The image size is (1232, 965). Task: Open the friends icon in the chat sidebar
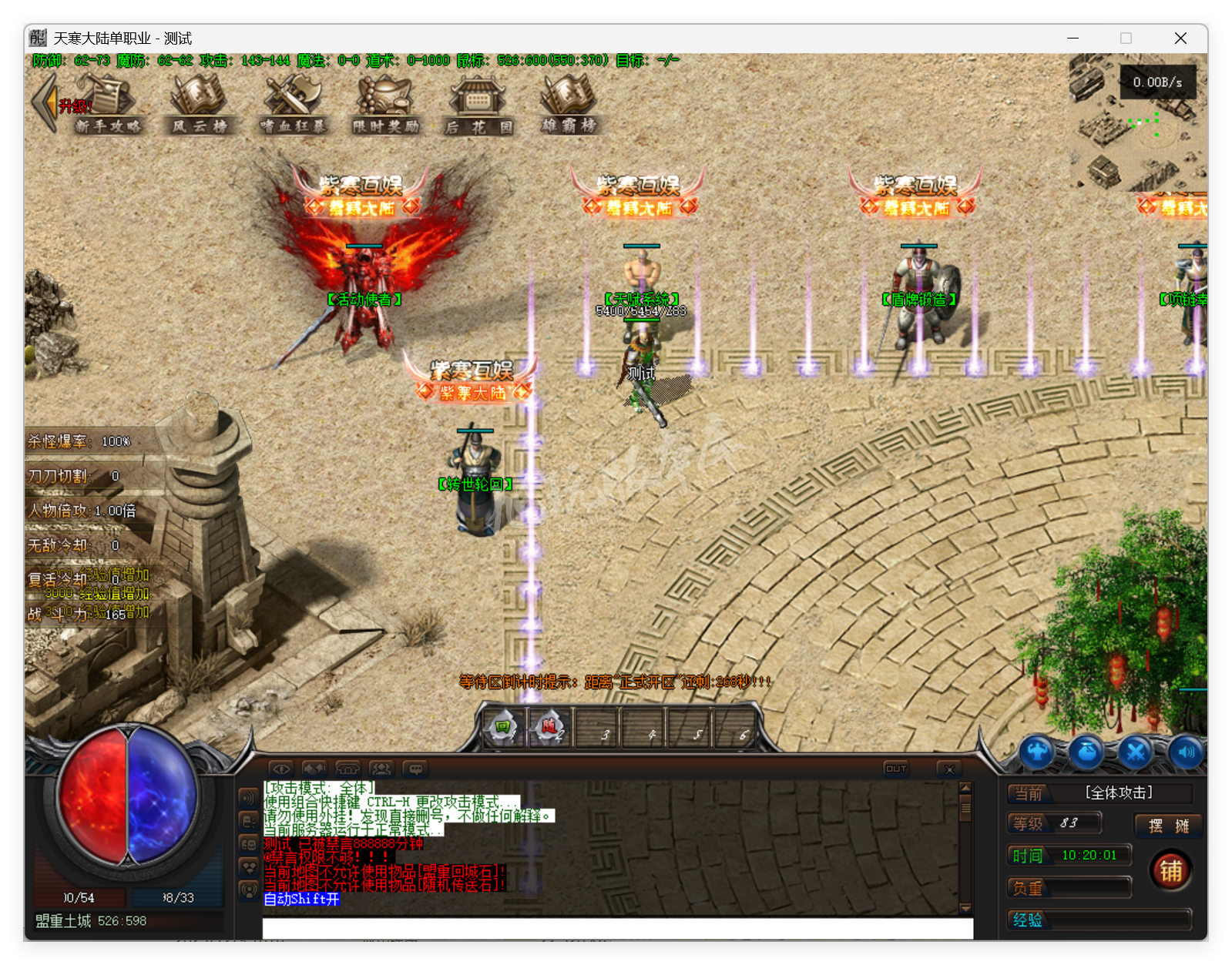[250, 867]
